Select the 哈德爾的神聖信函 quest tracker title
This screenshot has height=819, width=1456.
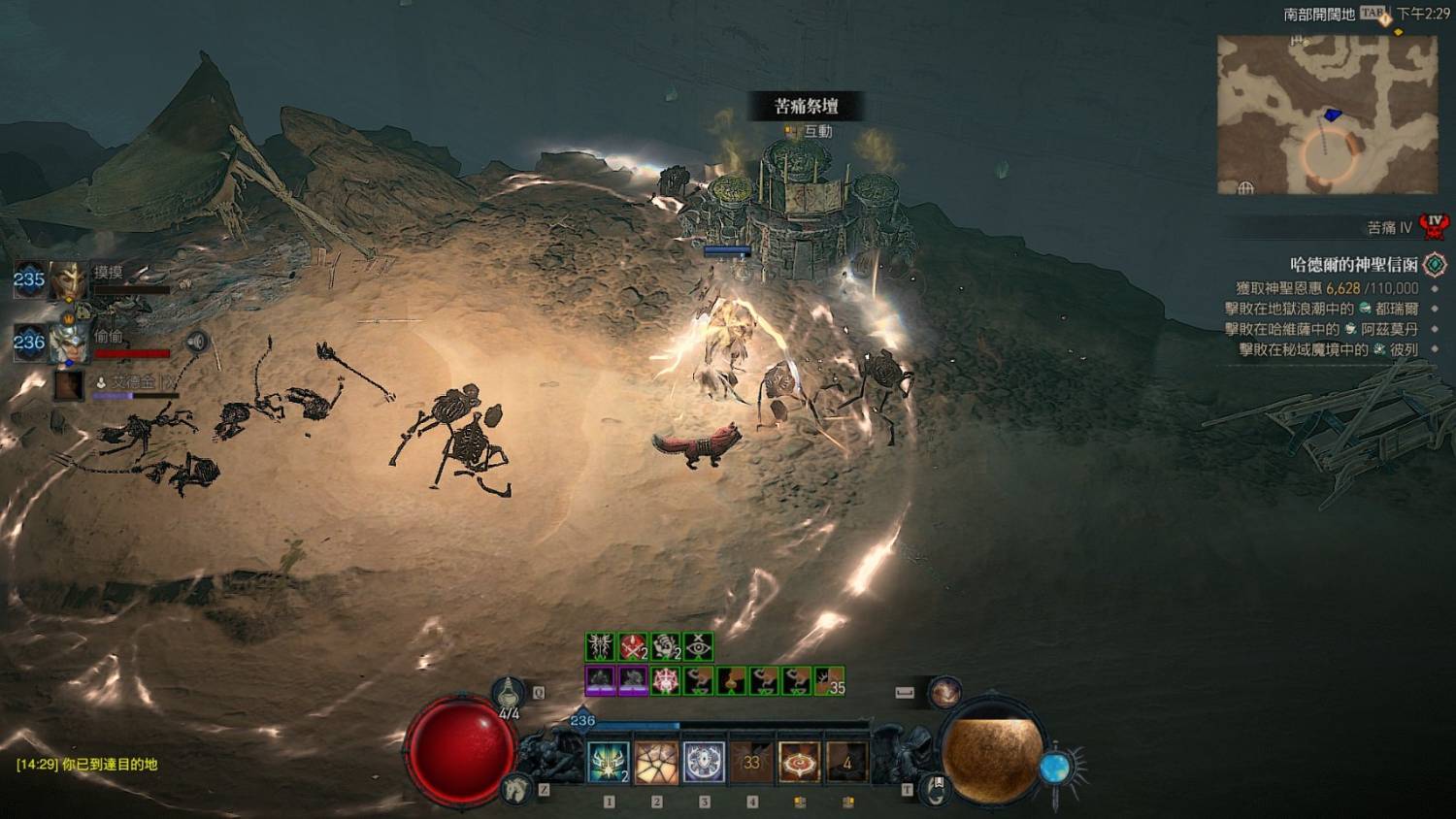(x=1353, y=264)
